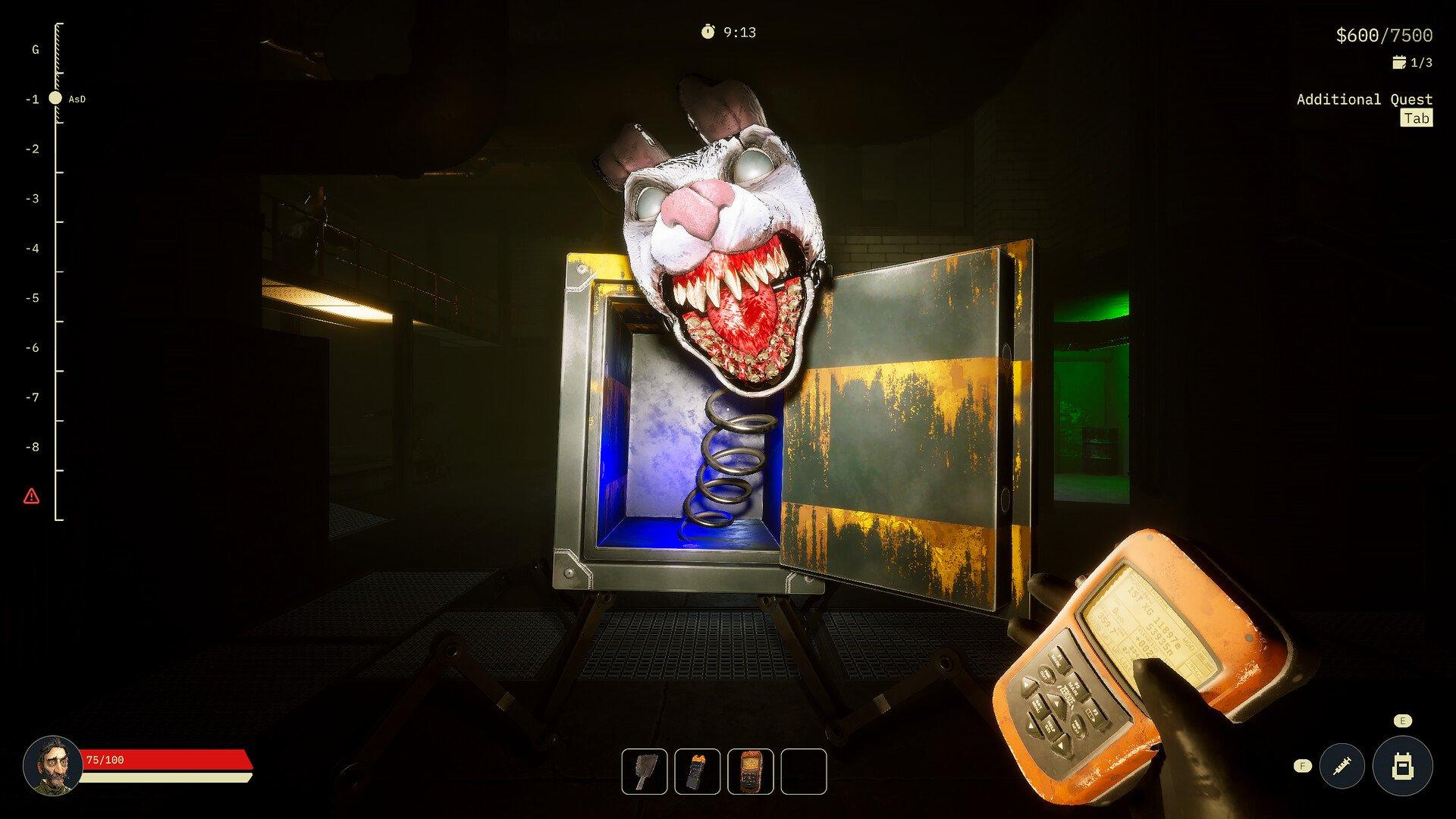Select the orange scanner device slot

[x=751, y=771]
